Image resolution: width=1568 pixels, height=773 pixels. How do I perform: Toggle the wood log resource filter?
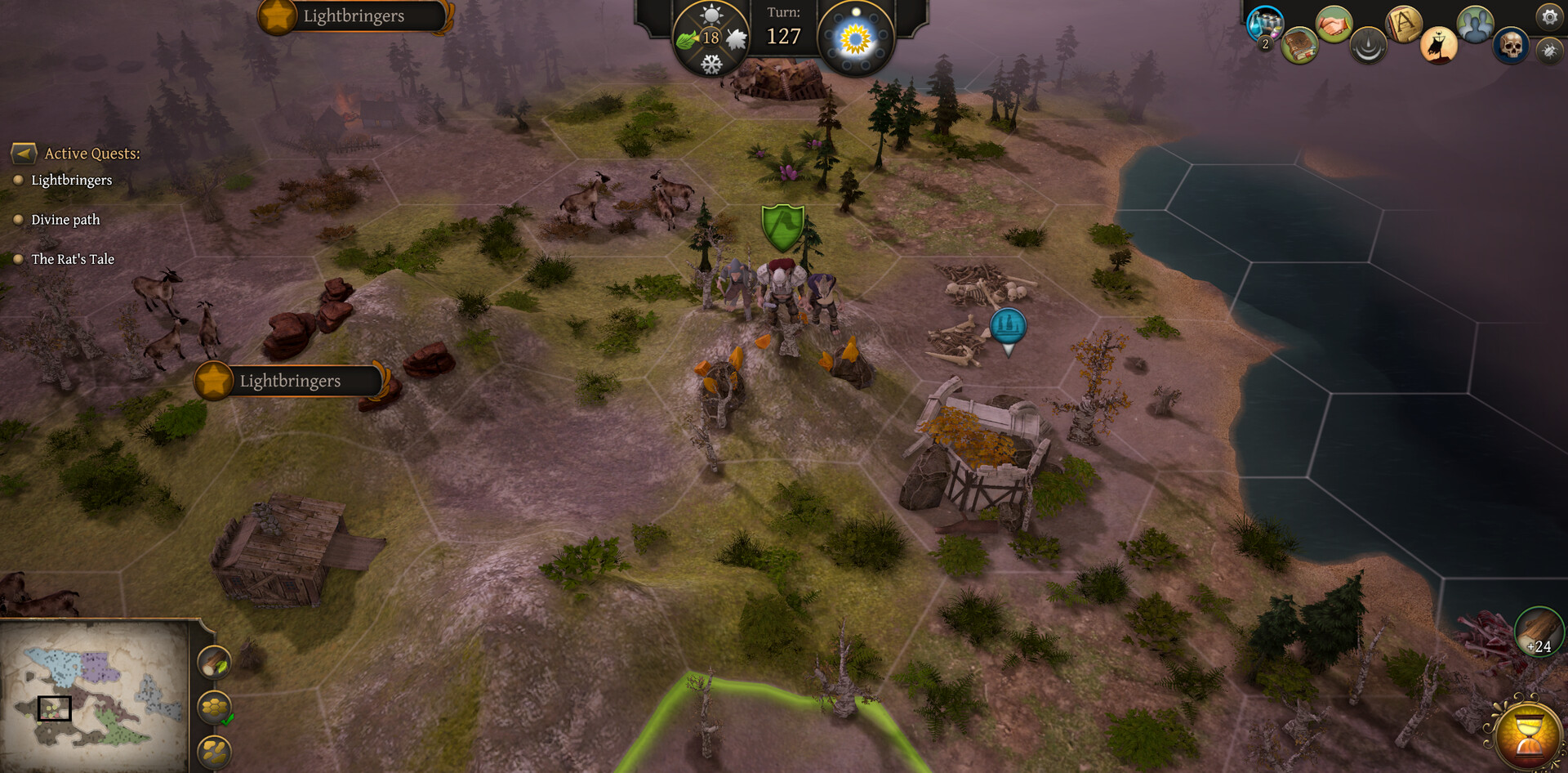point(215,663)
